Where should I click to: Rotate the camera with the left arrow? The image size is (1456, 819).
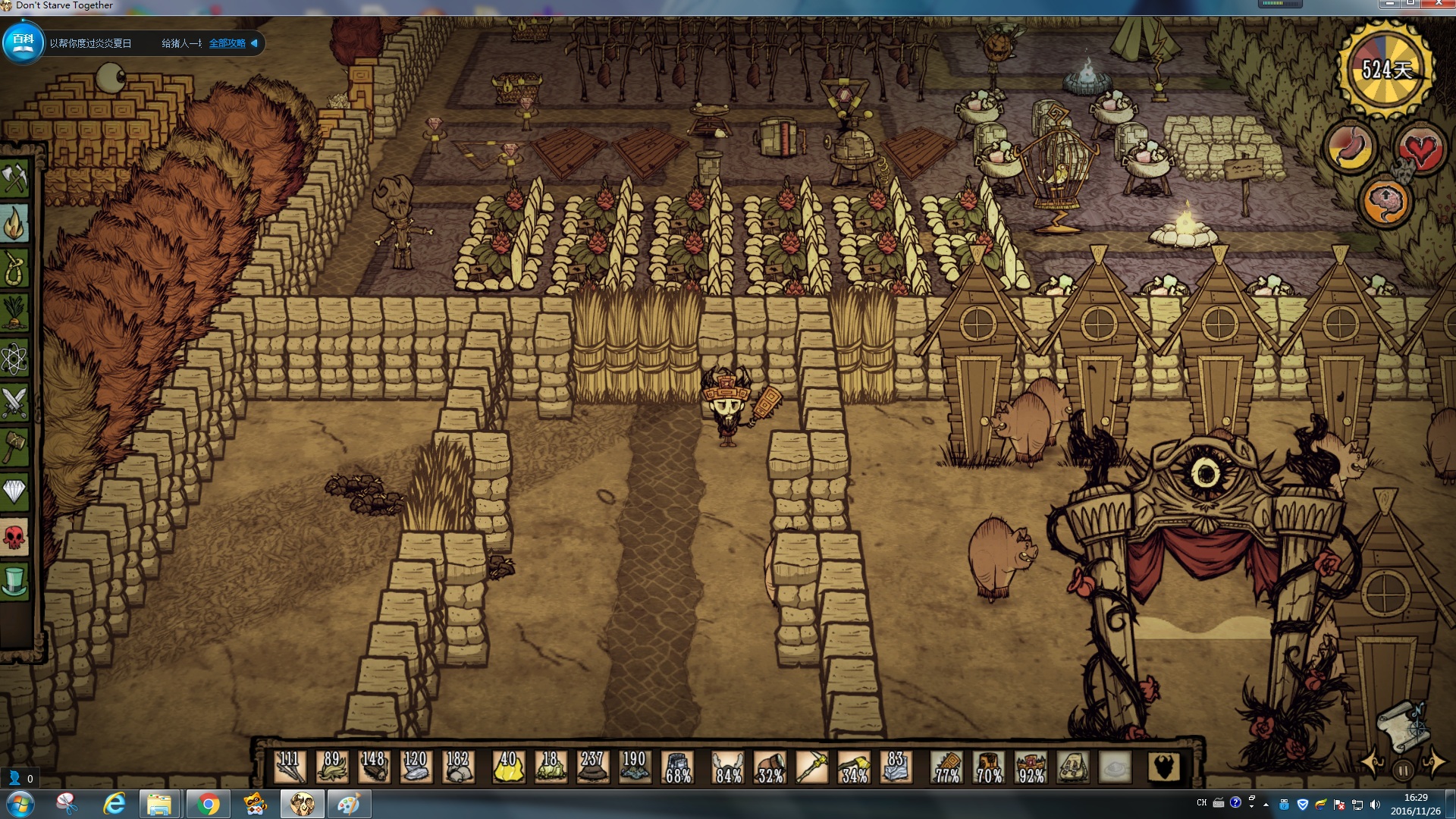pos(1372,761)
